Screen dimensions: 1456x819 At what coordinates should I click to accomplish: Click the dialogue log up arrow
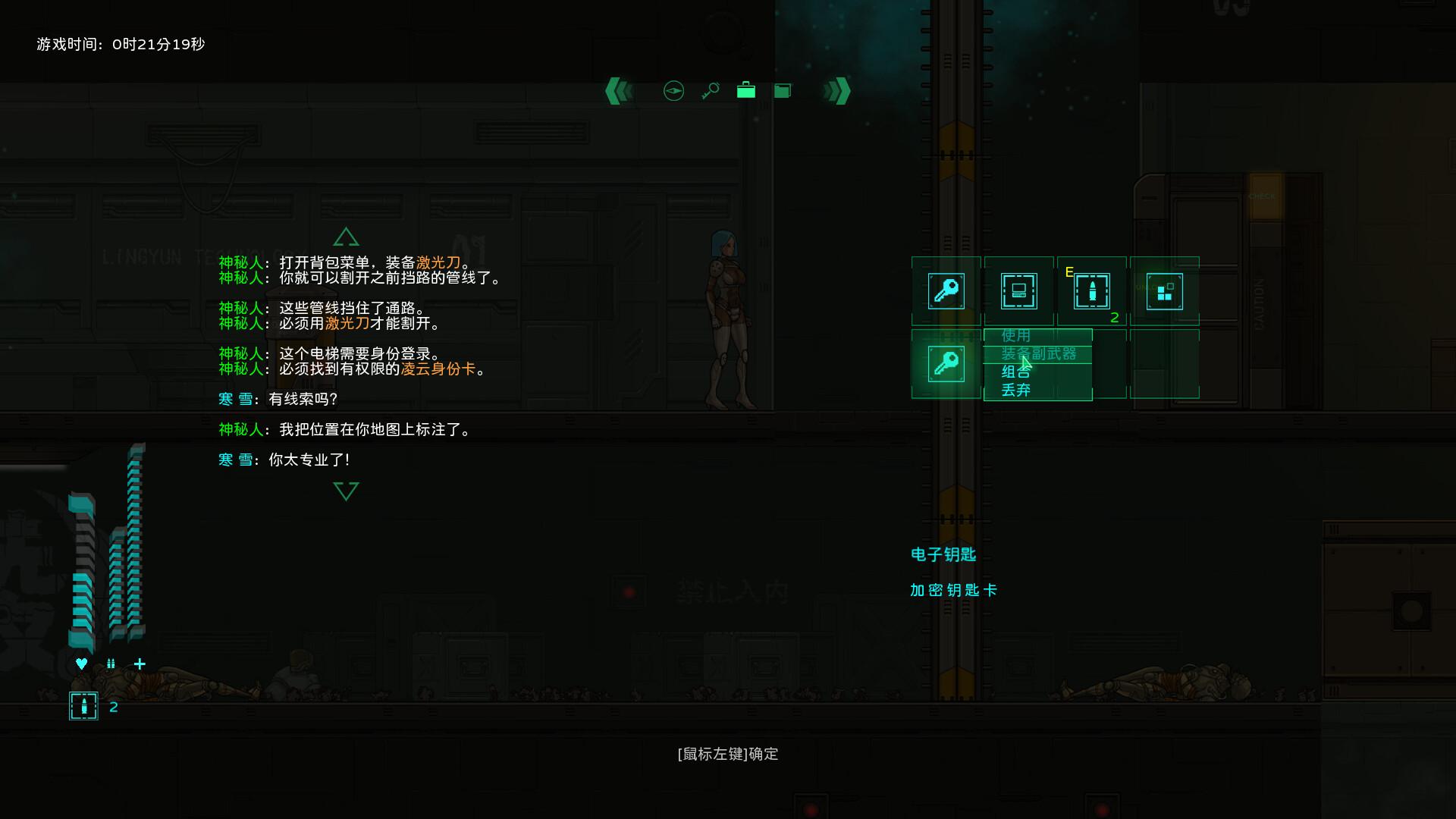(346, 237)
